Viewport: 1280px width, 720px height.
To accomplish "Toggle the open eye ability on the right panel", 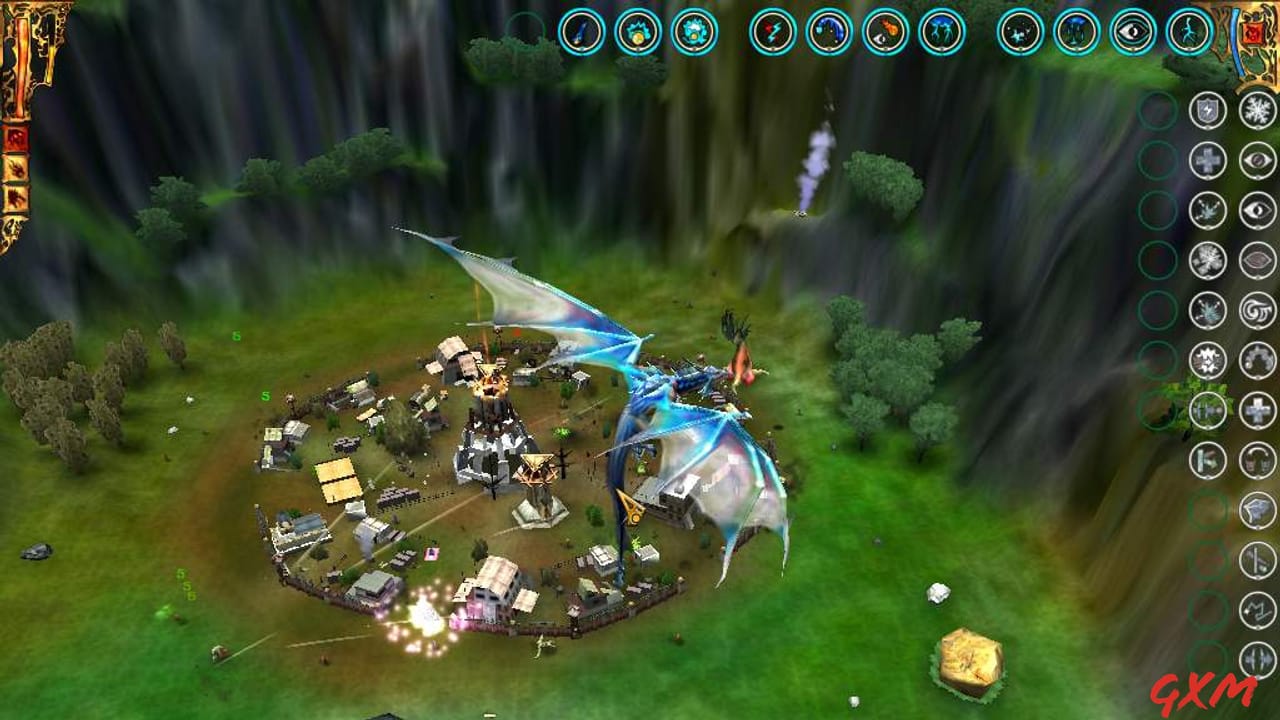I will point(1256,210).
